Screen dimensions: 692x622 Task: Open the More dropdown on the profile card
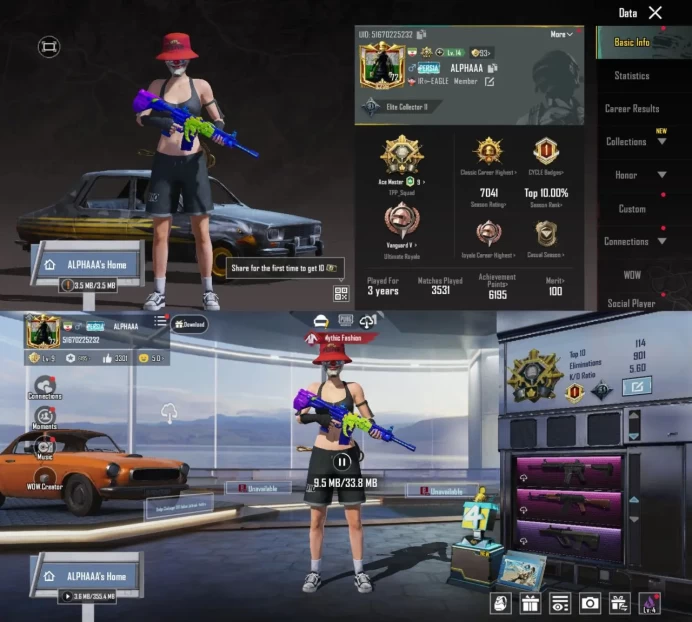point(562,35)
